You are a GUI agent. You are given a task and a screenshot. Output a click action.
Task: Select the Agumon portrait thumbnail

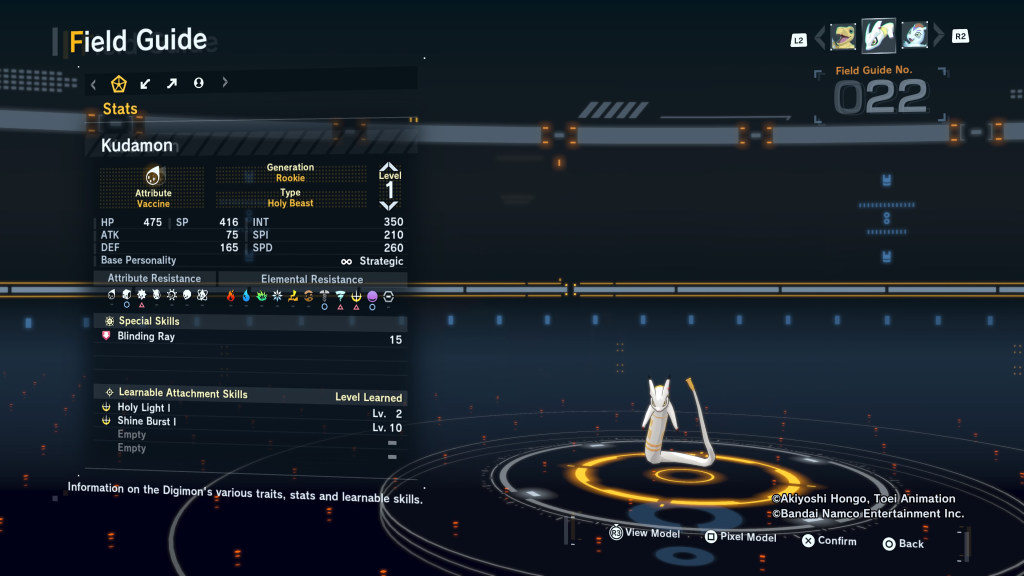(x=843, y=37)
